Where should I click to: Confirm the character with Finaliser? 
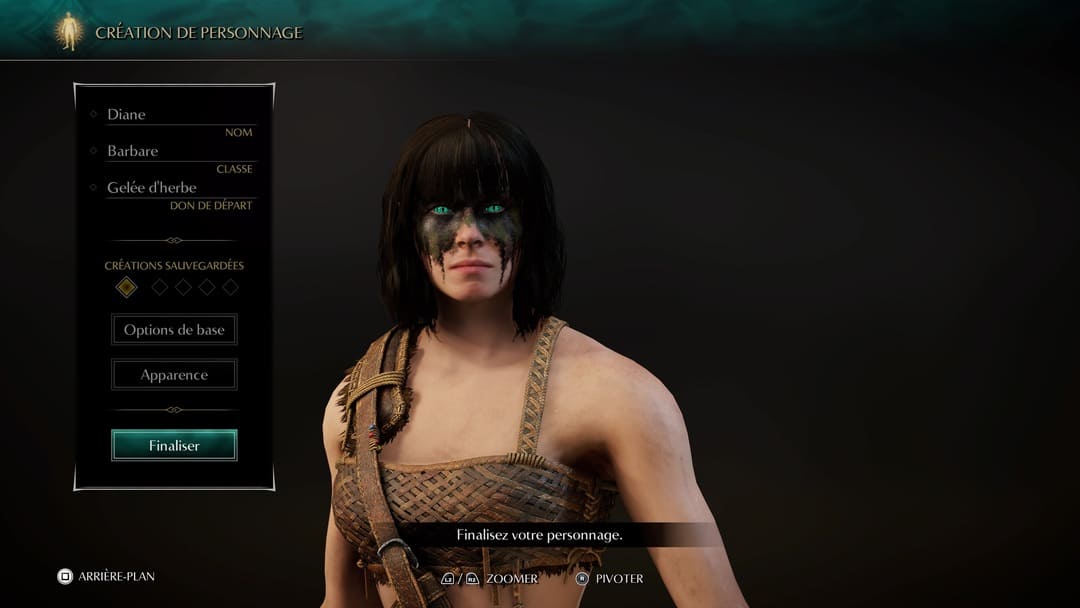coord(174,446)
